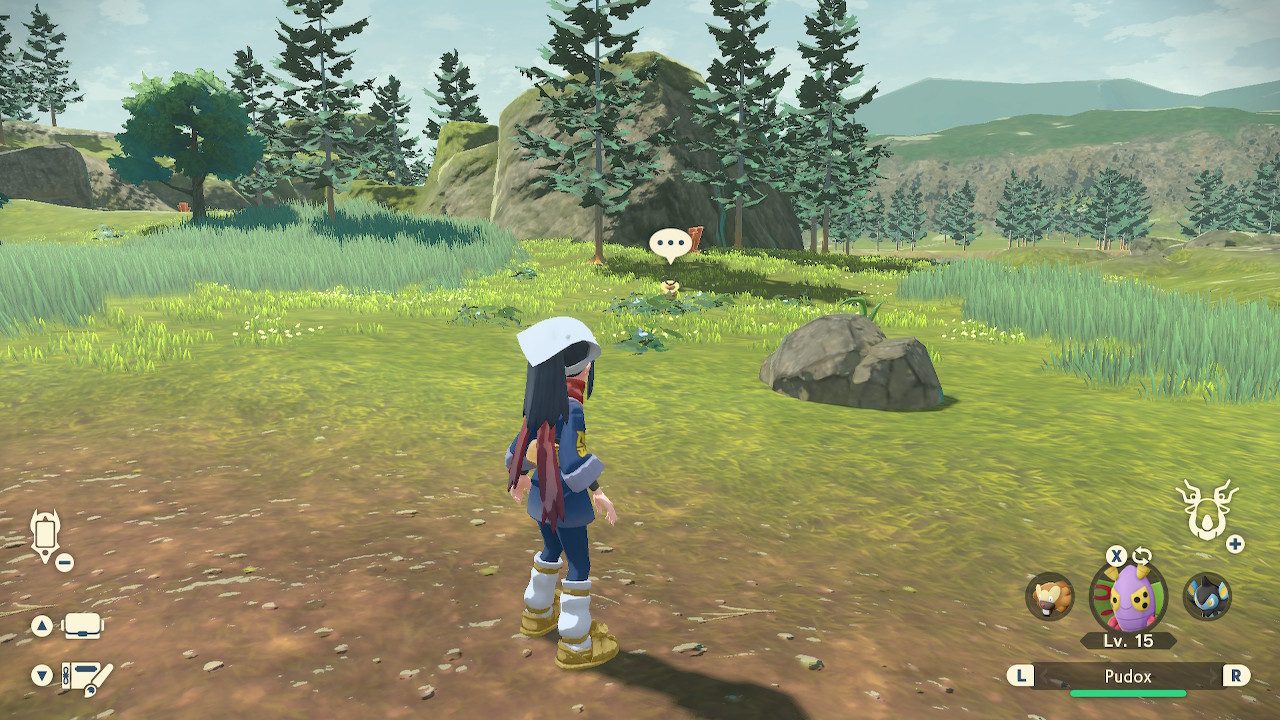Select the Wyrdeer ride icon

(1206, 509)
